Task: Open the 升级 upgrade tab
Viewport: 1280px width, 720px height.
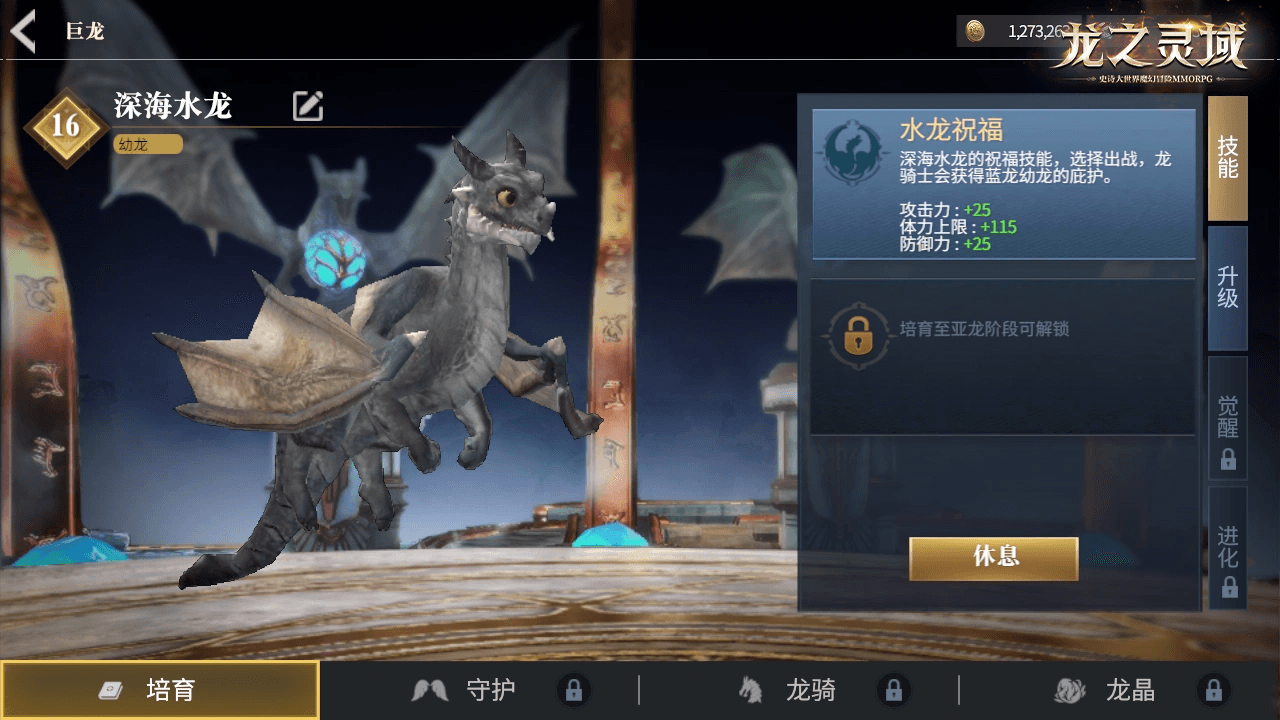Action: [1227, 288]
